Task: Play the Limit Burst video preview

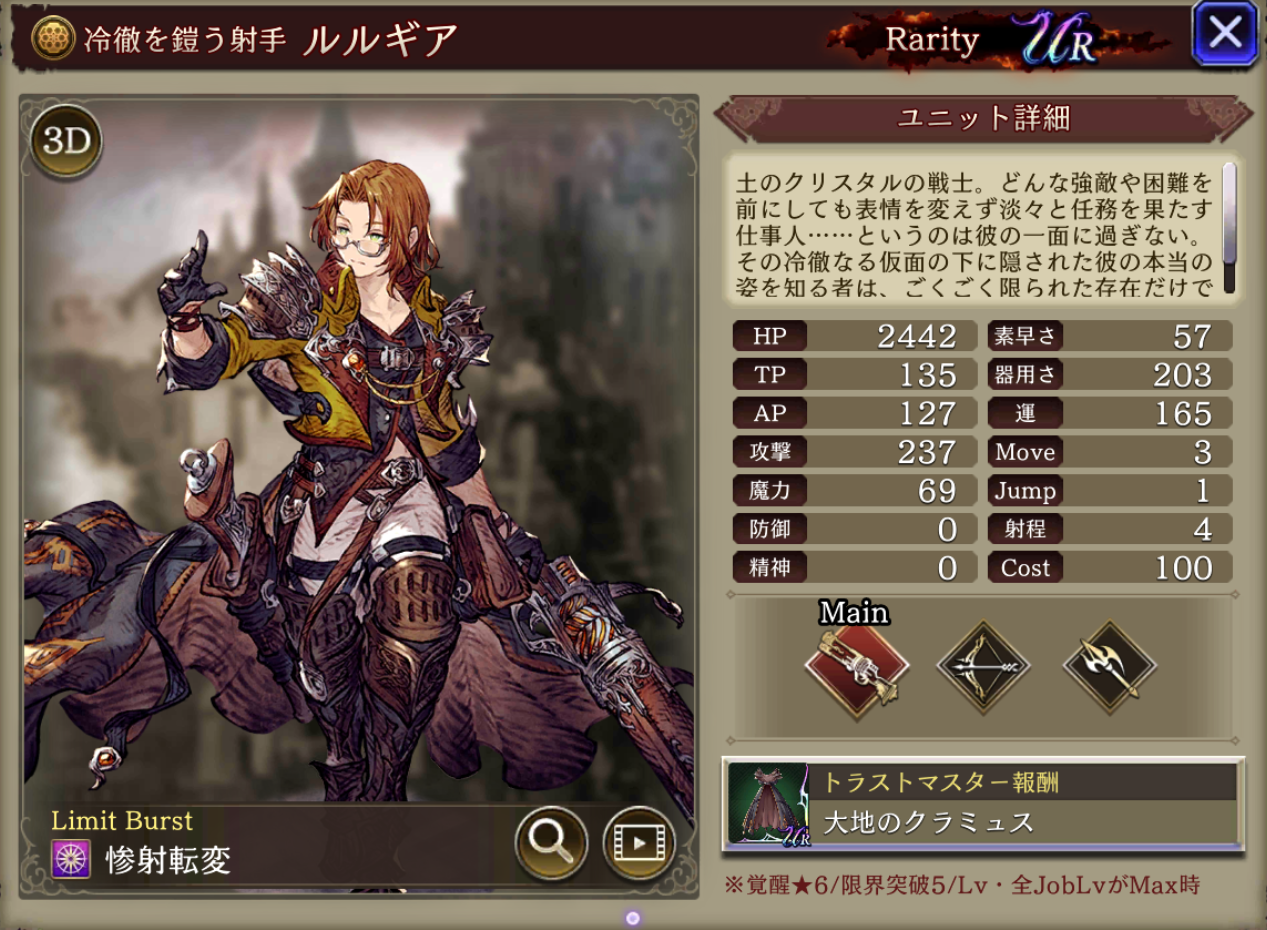Action: 638,842
